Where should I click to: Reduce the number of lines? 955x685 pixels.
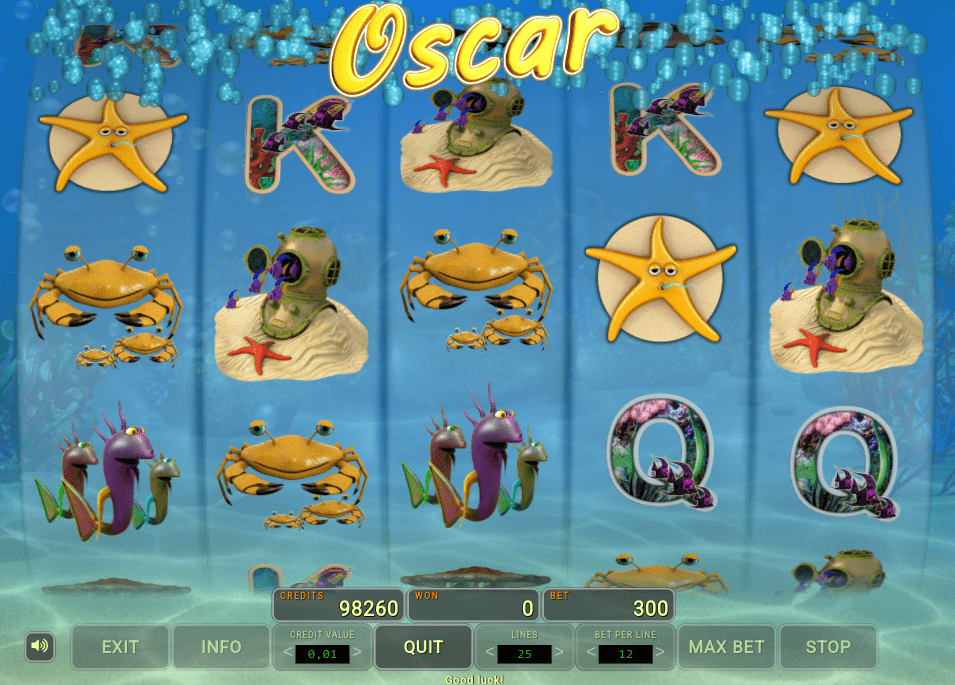coord(489,654)
